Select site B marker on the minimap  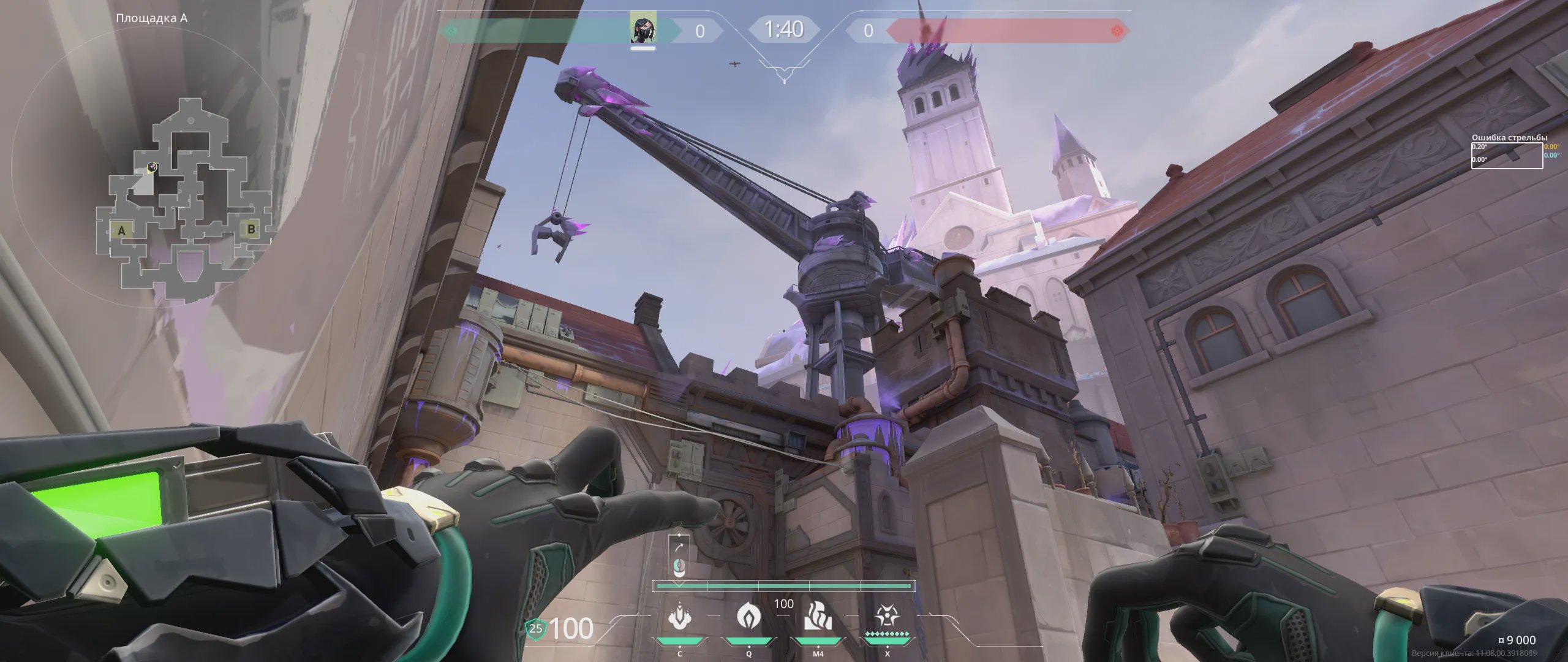[x=251, y=229]
